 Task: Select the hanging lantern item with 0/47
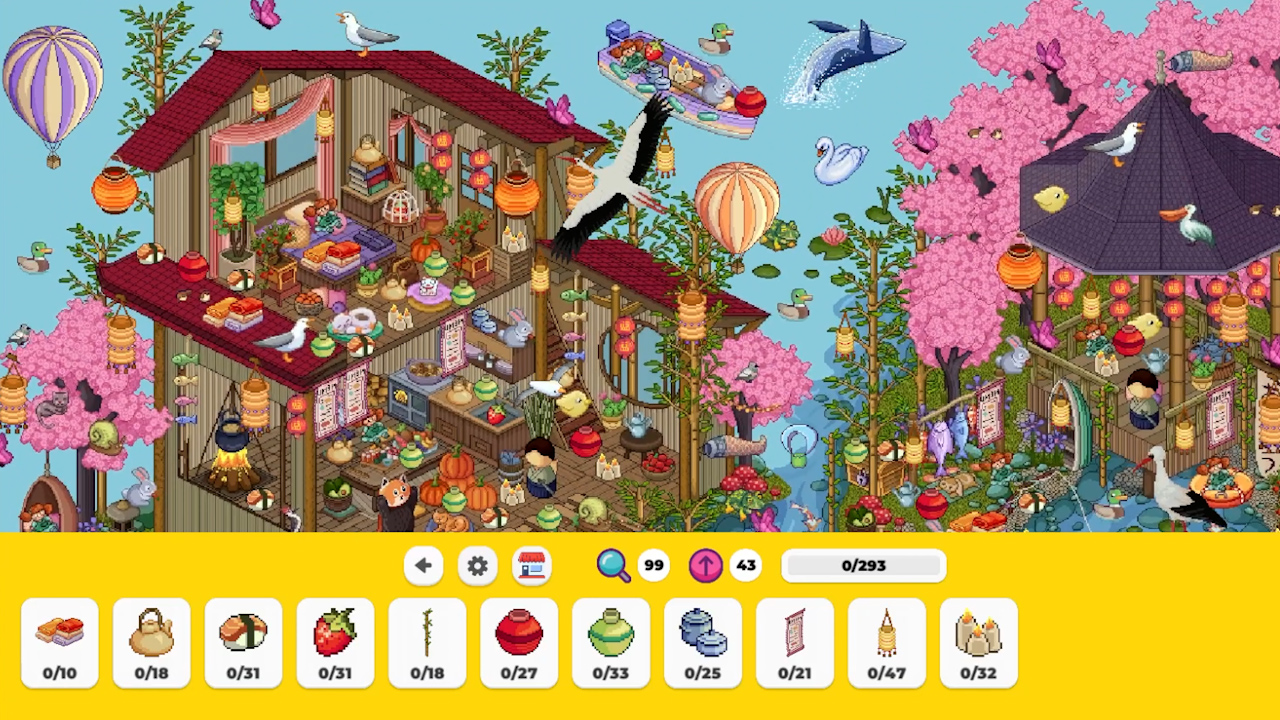[887, 640]
